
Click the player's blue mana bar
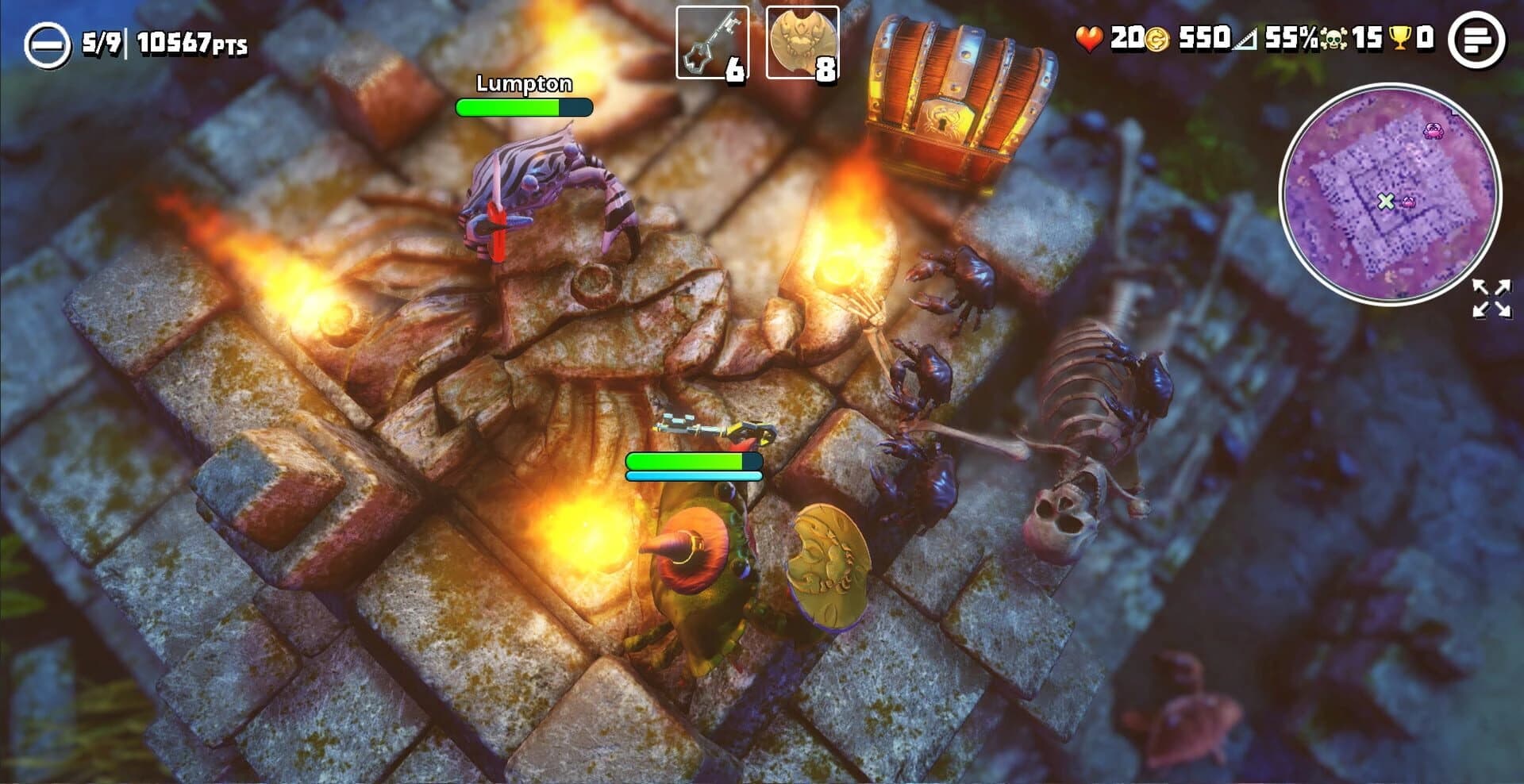(693, 473)
